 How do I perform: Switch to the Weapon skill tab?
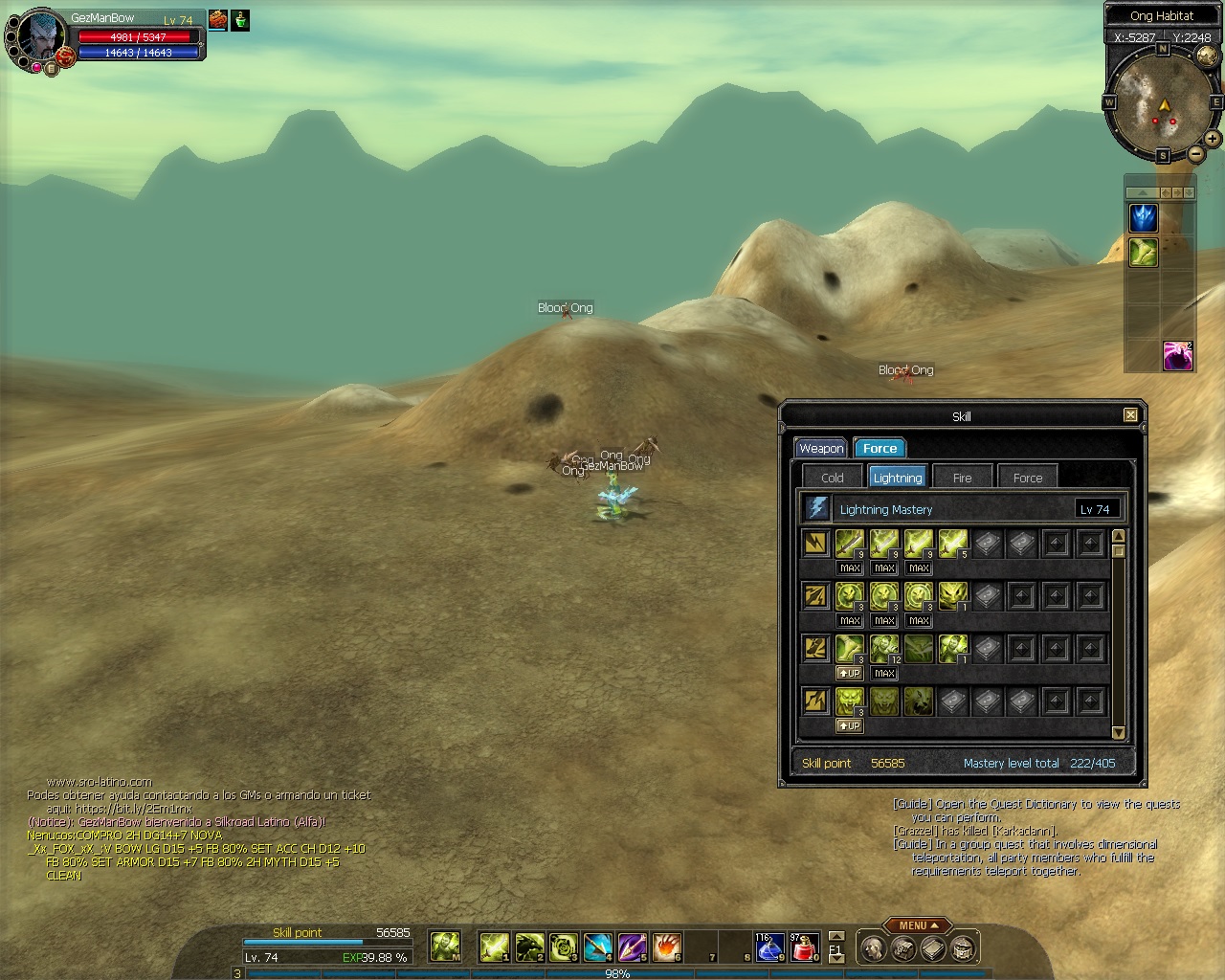pyautogui.click(x=821, y=448)
